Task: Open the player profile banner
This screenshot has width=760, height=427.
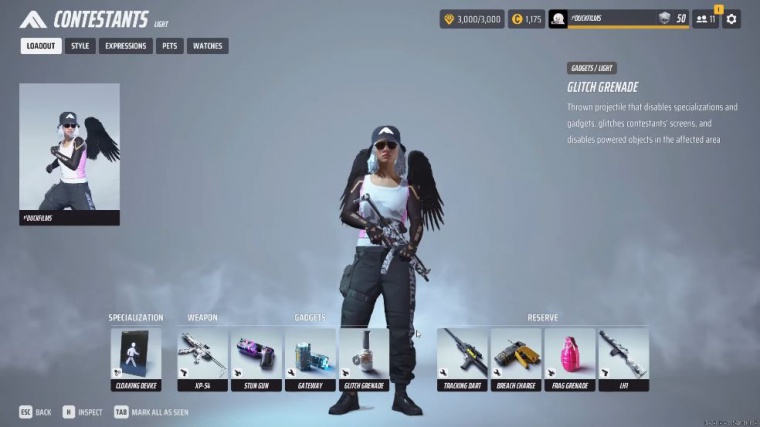Action: click(x=618, y=19)
